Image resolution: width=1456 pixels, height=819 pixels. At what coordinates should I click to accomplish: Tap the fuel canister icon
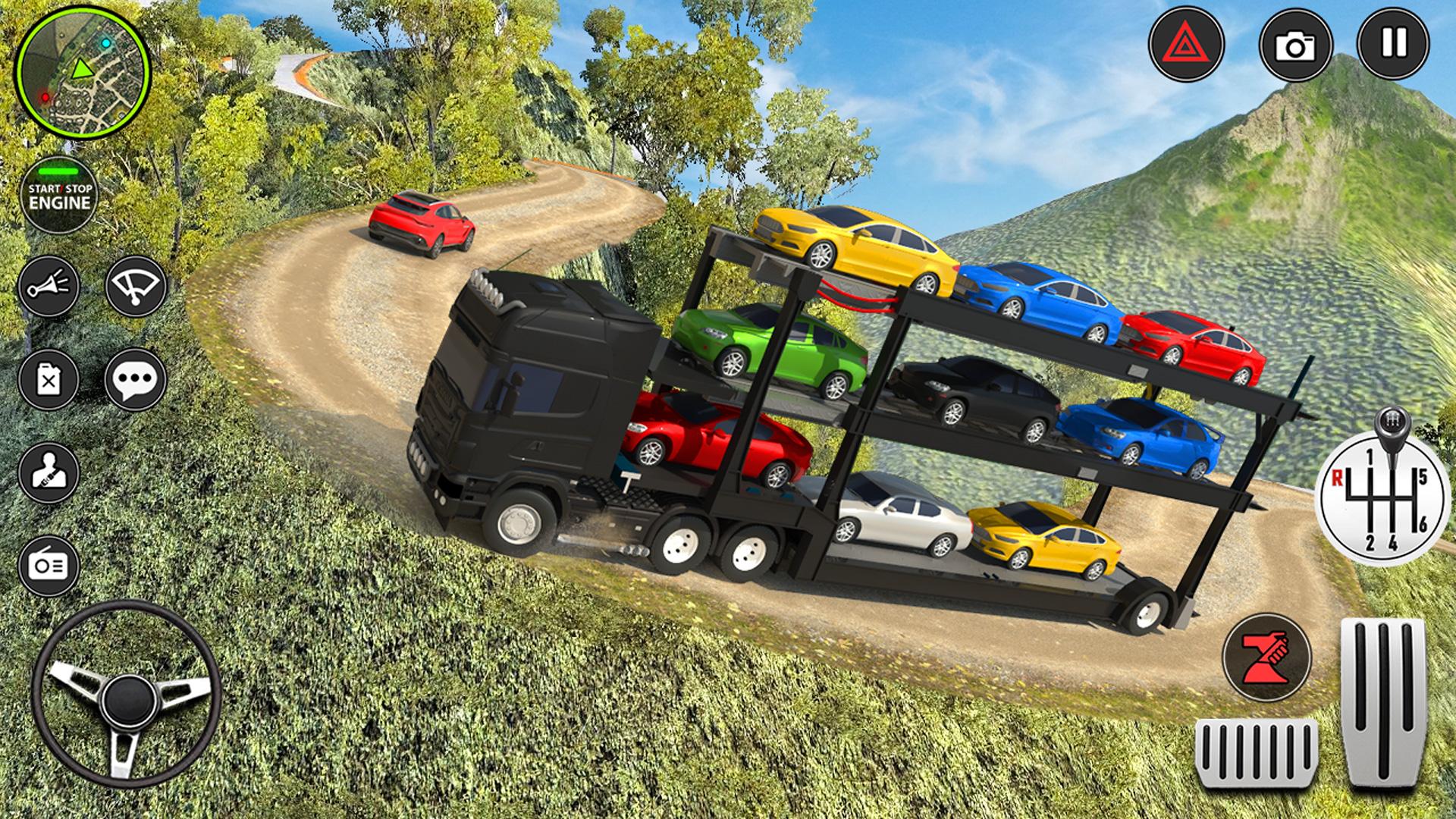49,379
